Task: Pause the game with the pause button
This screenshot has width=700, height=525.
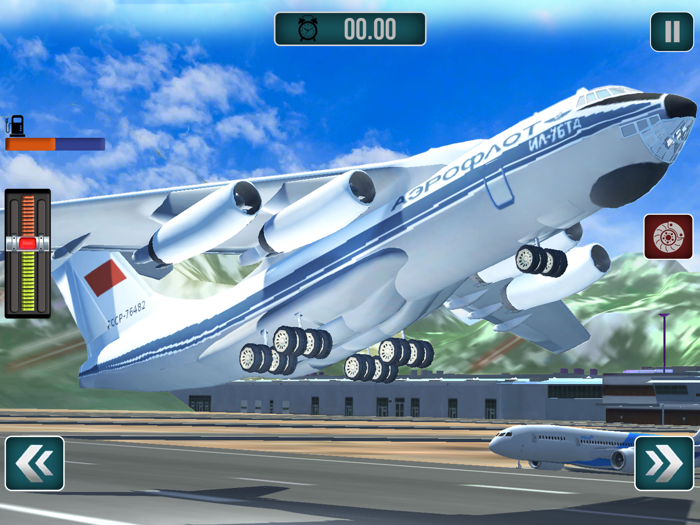Action: (671, 31)
